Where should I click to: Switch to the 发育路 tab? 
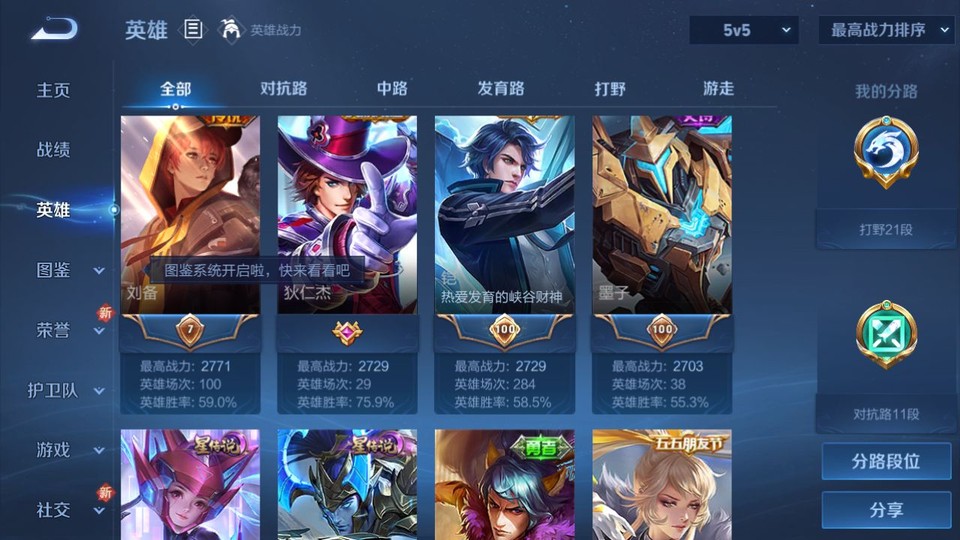tap(501, 89)
